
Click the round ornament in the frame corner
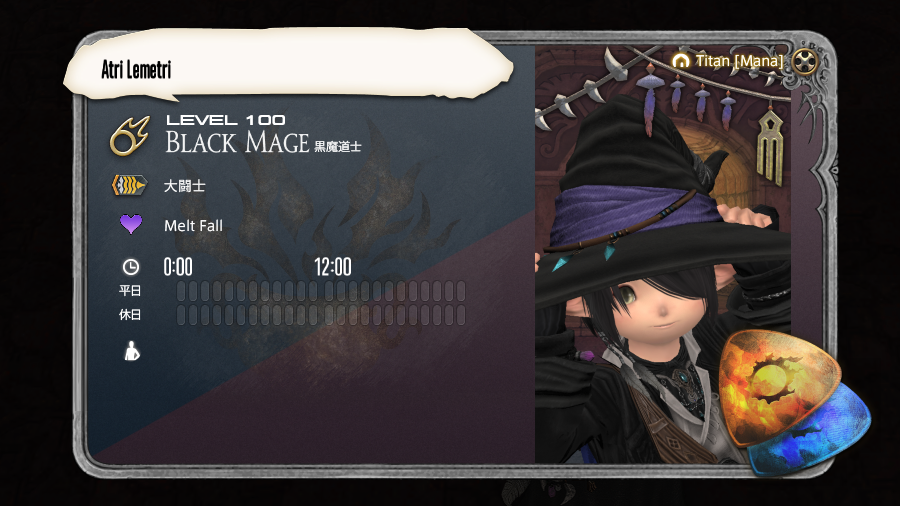click(806, 62)
